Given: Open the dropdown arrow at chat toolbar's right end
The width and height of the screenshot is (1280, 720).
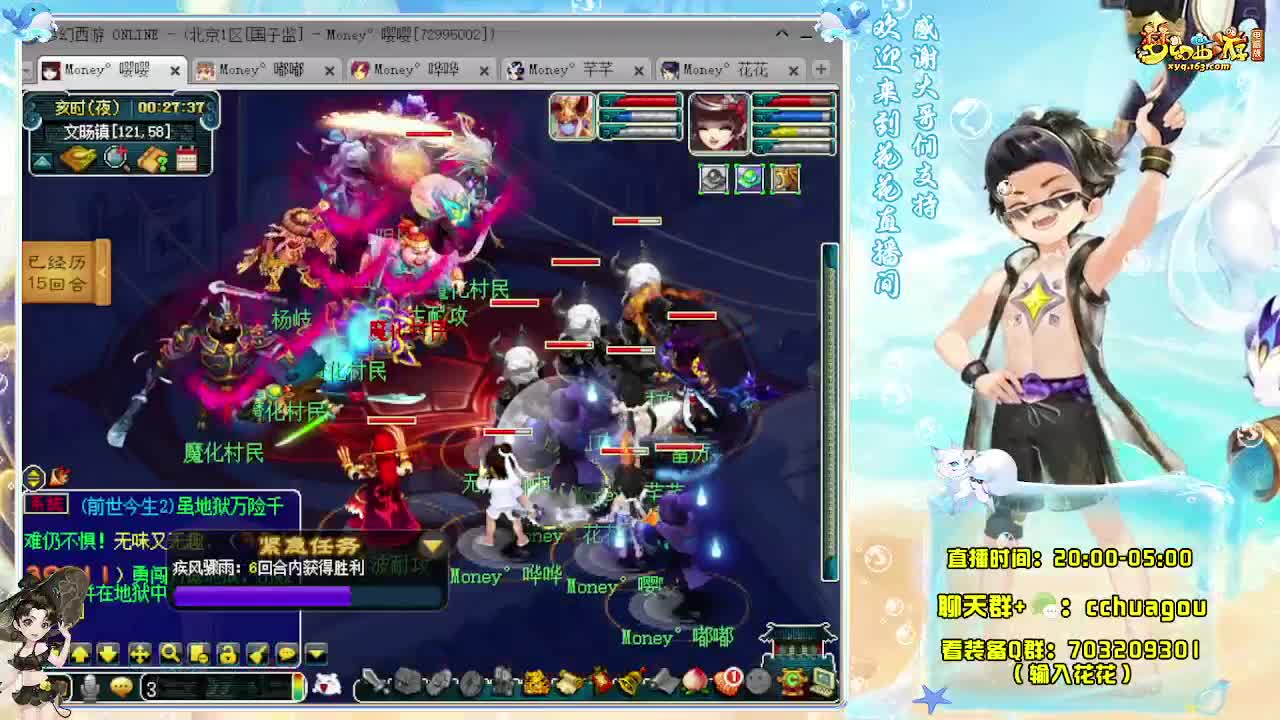Looking at the screenshot, I should click(315, 654).
